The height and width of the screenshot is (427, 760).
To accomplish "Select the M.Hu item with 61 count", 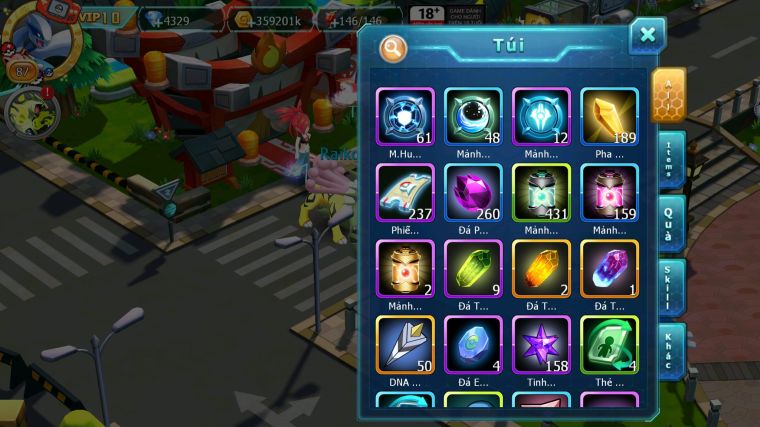I will tap(405, 117).
